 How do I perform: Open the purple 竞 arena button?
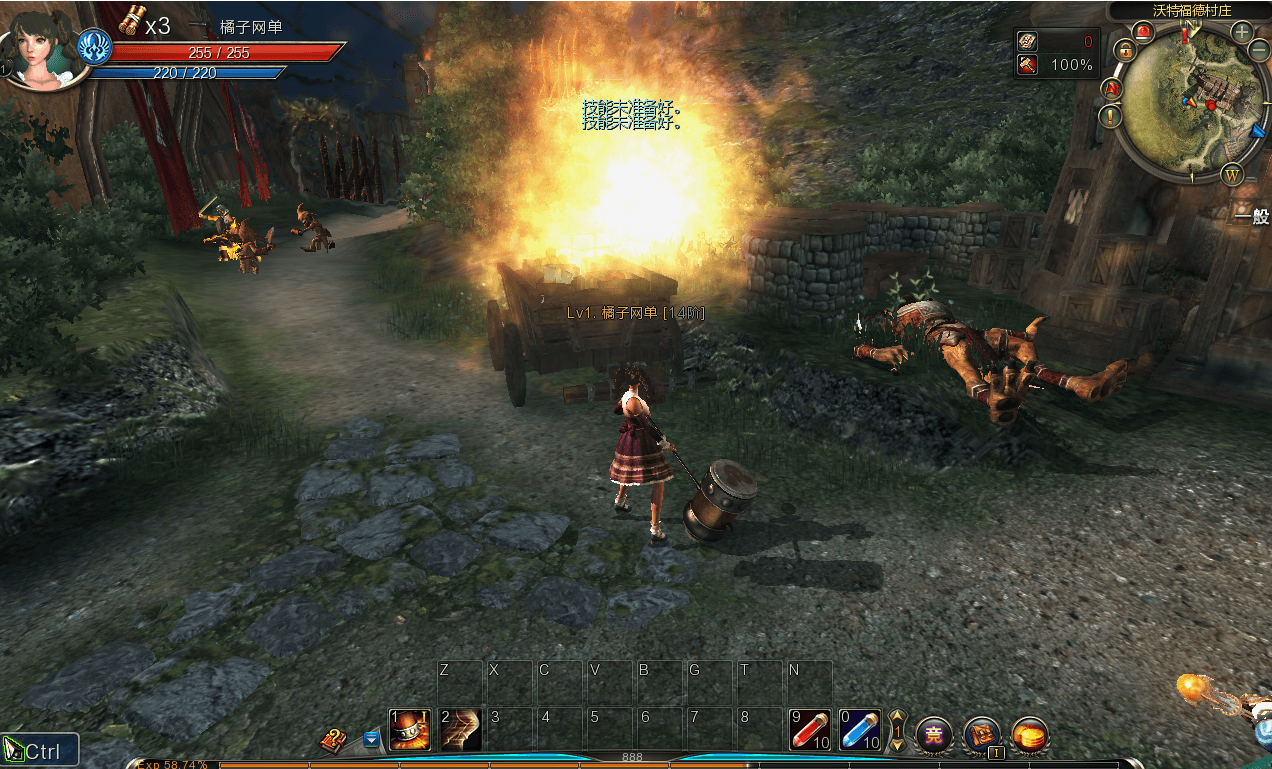click(x=934, y=735)
